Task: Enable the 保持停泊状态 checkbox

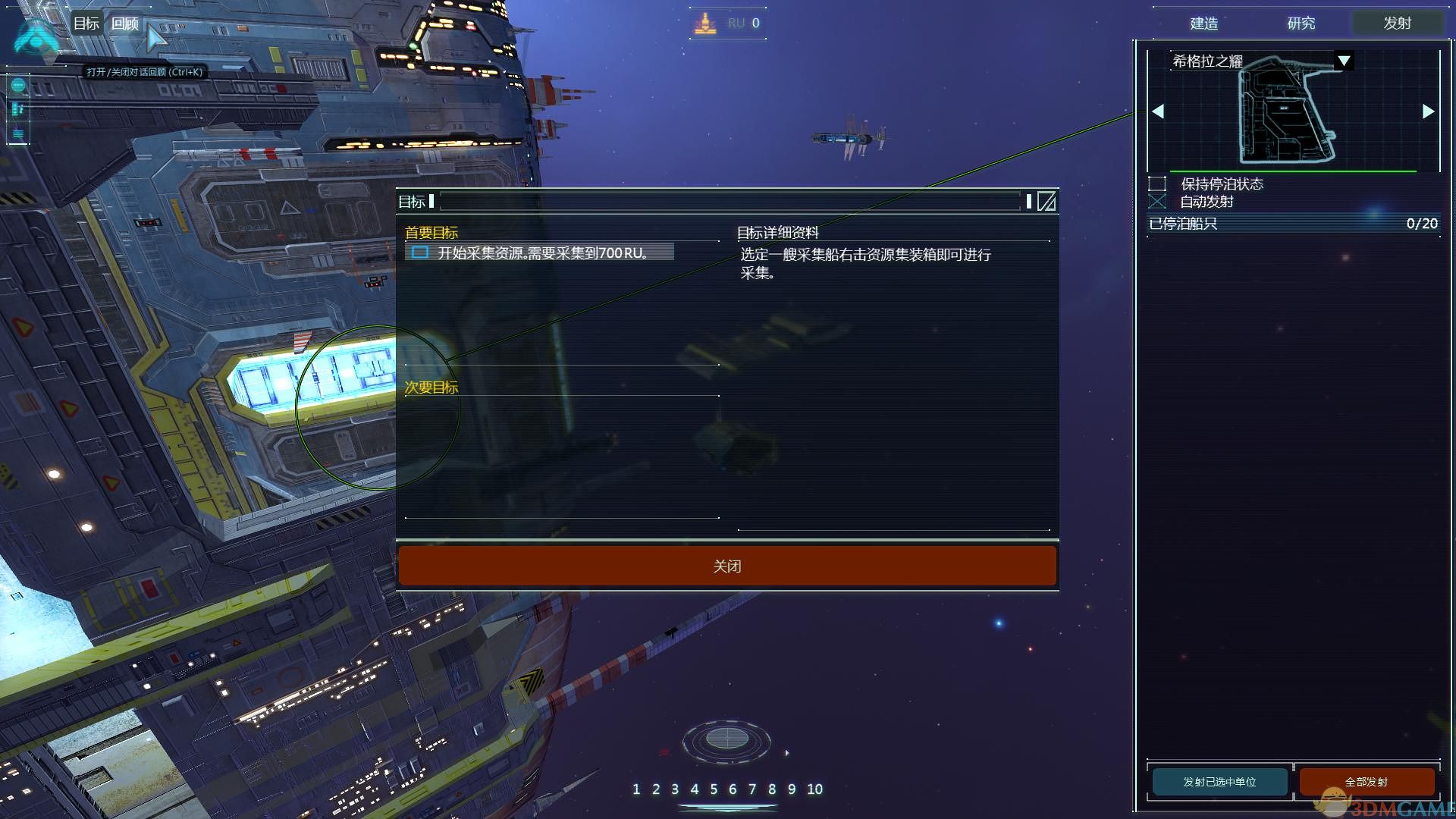Action: [x=1158, y=184]
